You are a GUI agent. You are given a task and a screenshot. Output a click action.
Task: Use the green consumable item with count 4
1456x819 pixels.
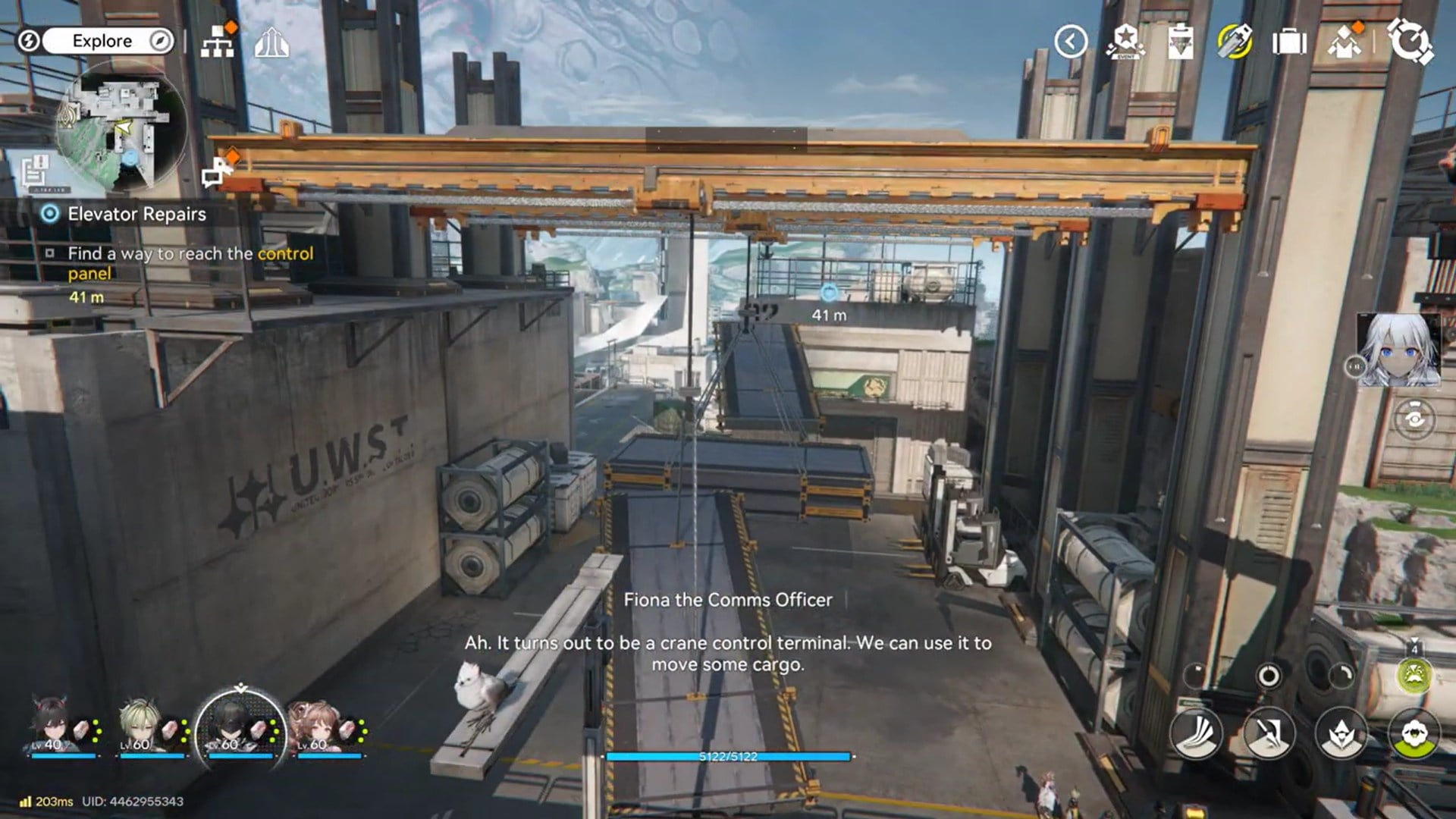click(x=1414, y=675)
